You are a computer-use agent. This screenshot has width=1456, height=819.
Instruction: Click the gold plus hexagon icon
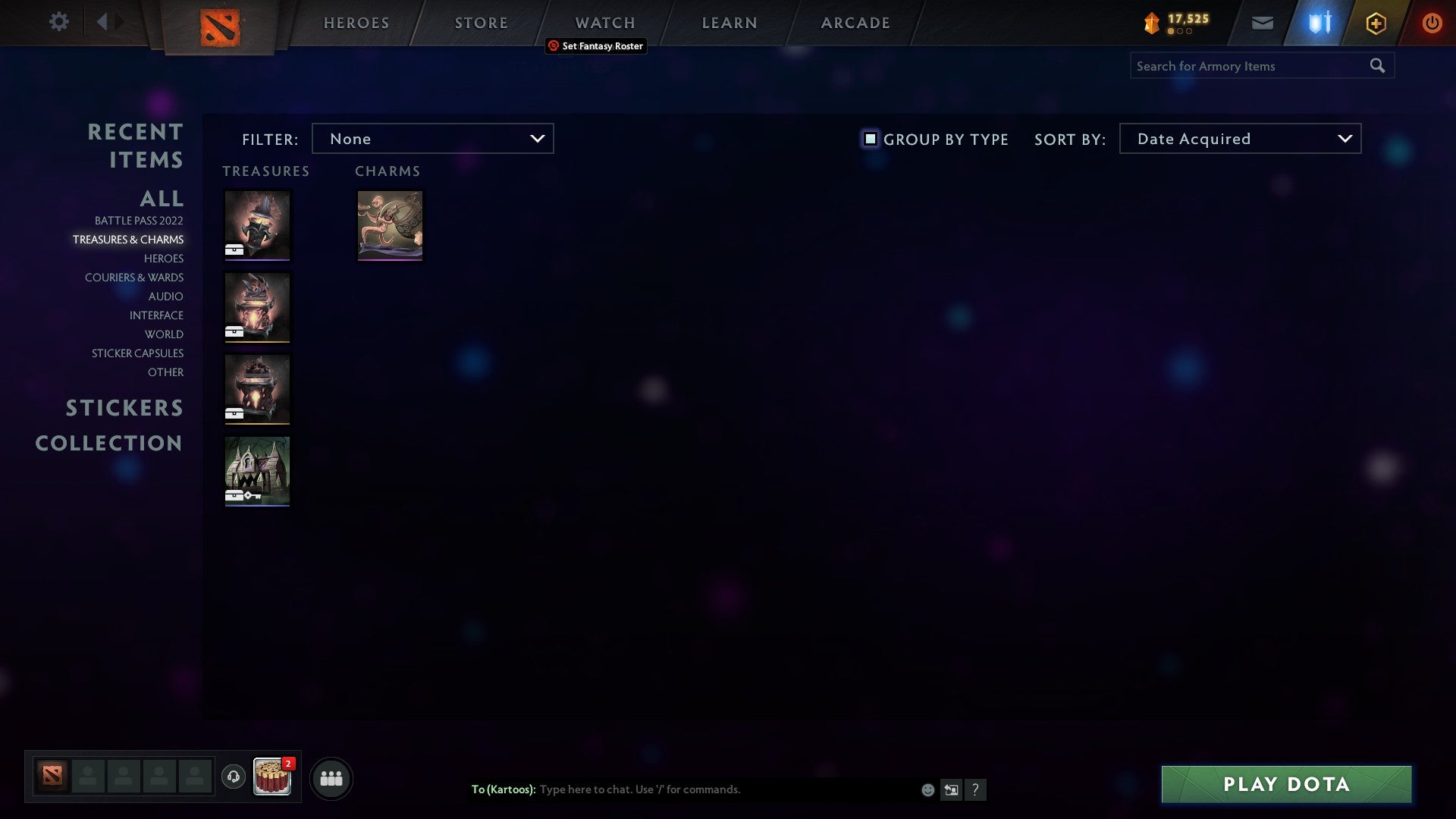(1375, 22)
